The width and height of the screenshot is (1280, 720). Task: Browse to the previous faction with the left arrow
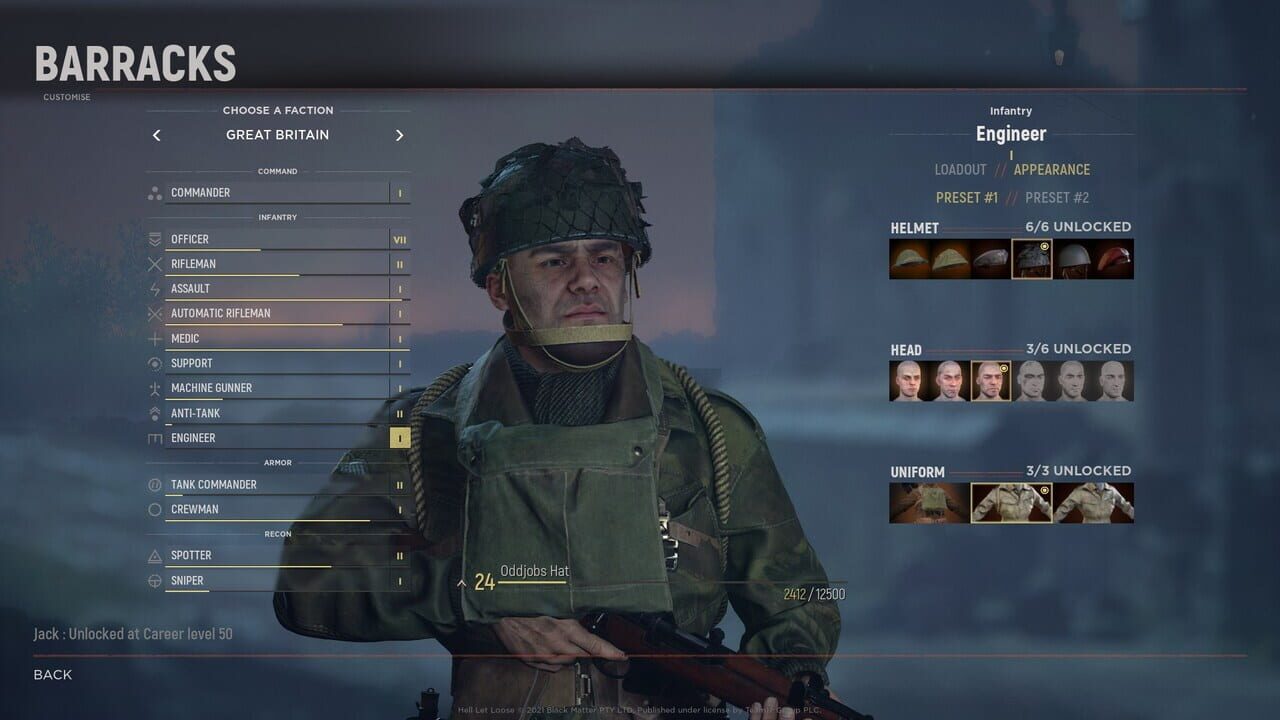(x=156, y=134)
